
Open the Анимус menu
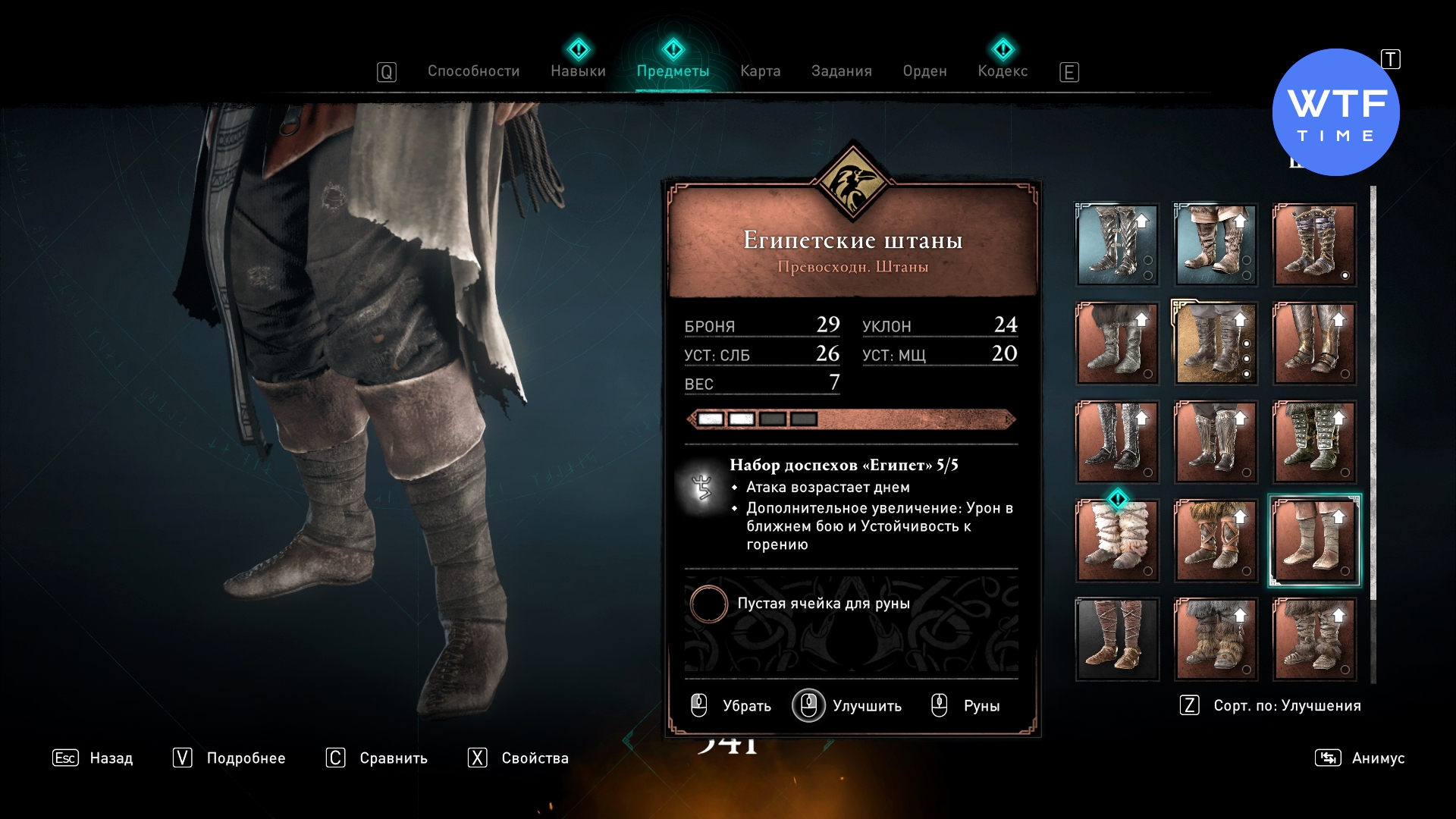pyautogui.click(x=1360, y=758)
